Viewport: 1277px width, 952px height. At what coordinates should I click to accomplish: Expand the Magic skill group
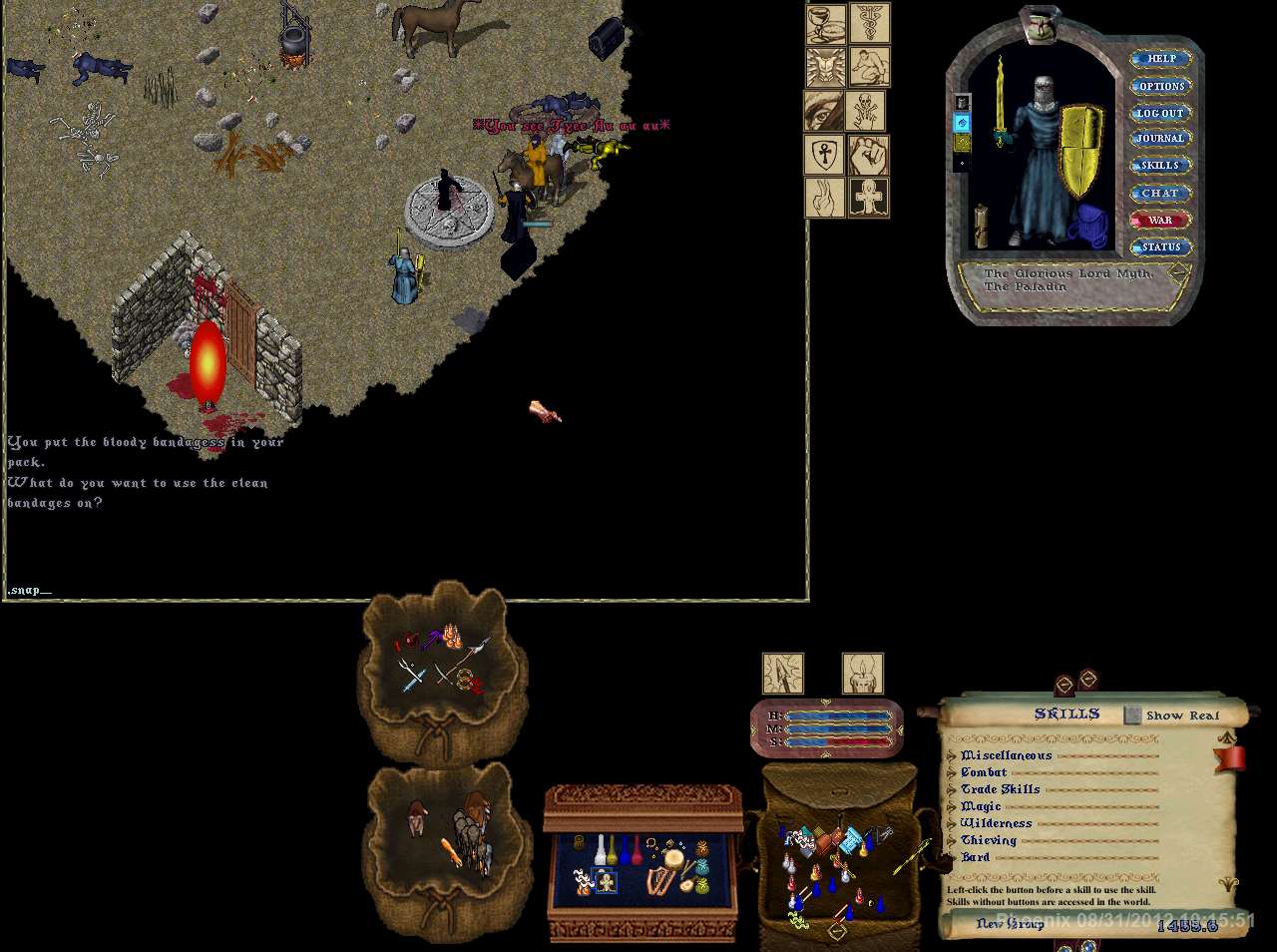pos(952,807)
